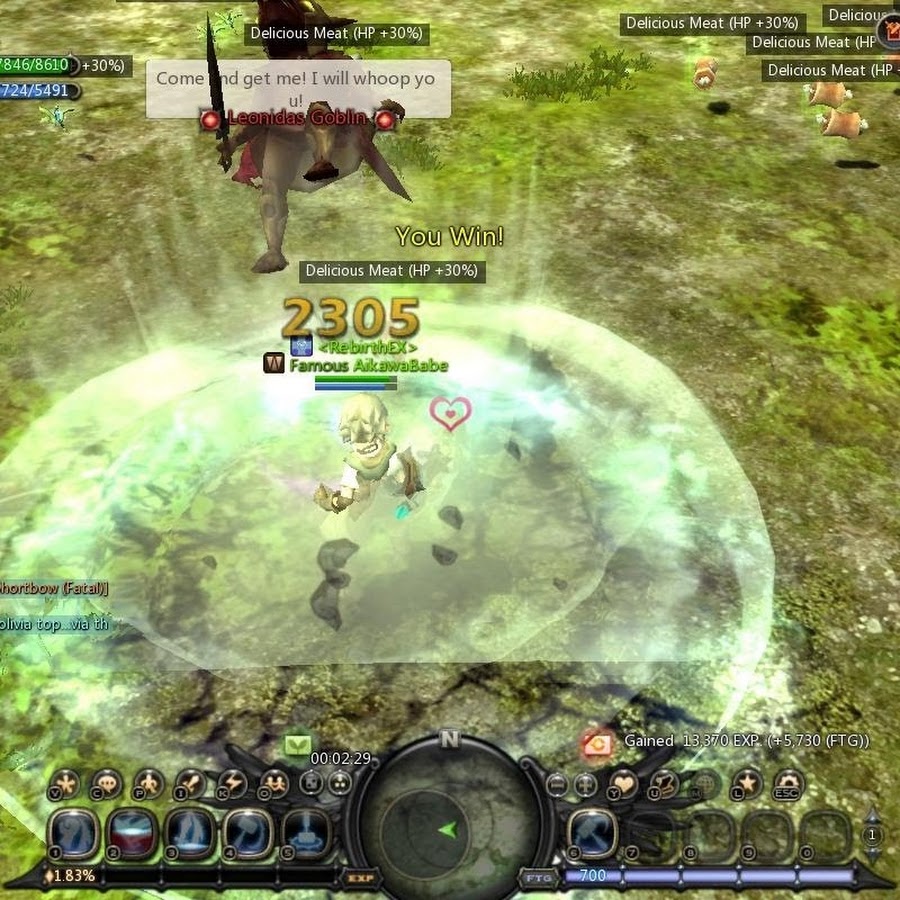Activate the hammer skill in slot 6
The image size is (900, 900).
(x=593, y=833)
